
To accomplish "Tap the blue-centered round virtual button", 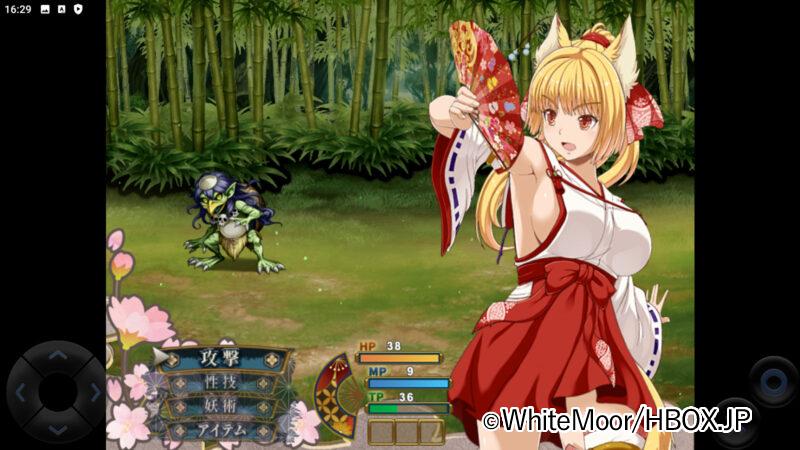I will tap(773, 380).
